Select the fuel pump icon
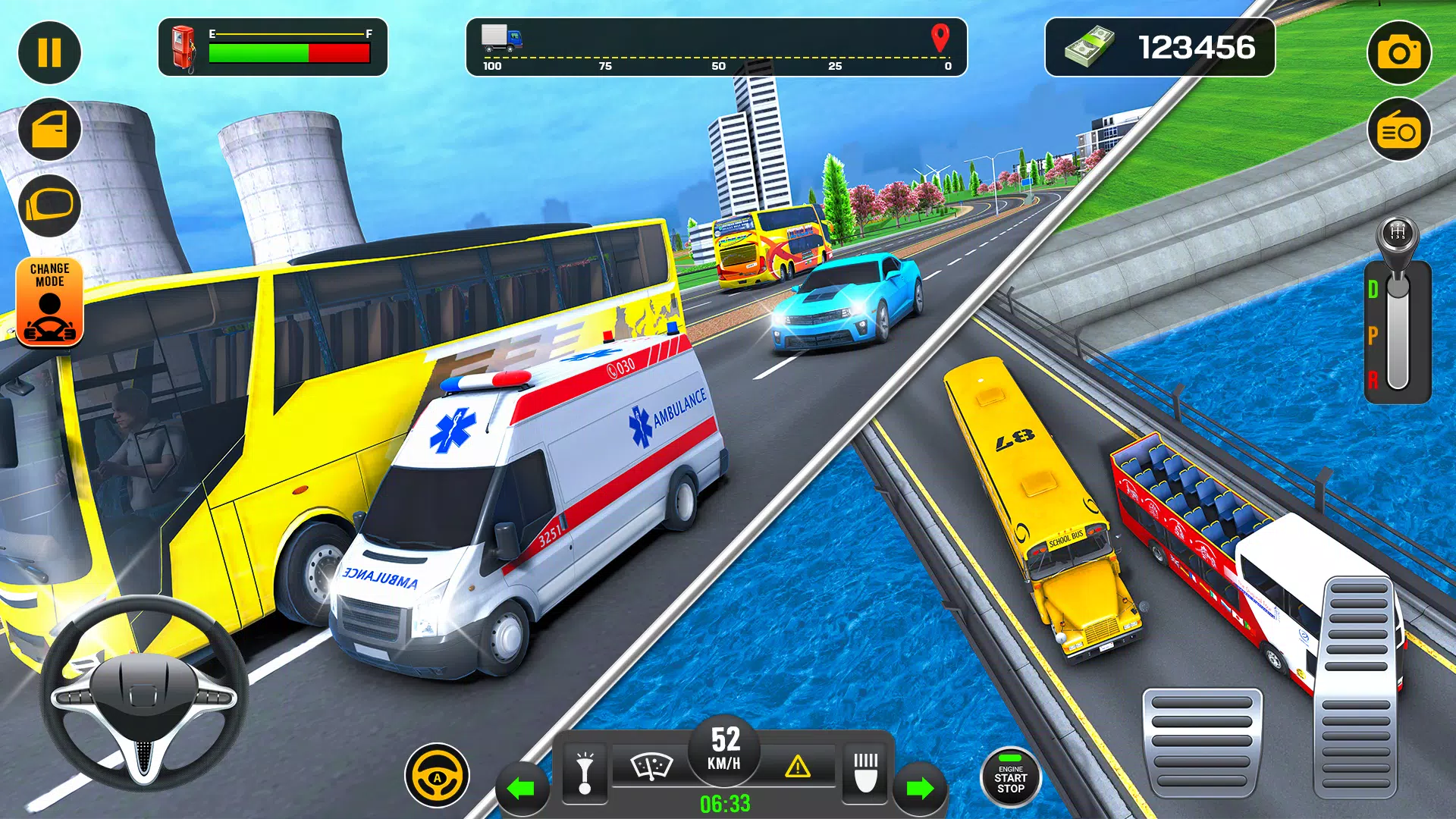This screenshot has width=1456, height=819. (x=184, y=49)
